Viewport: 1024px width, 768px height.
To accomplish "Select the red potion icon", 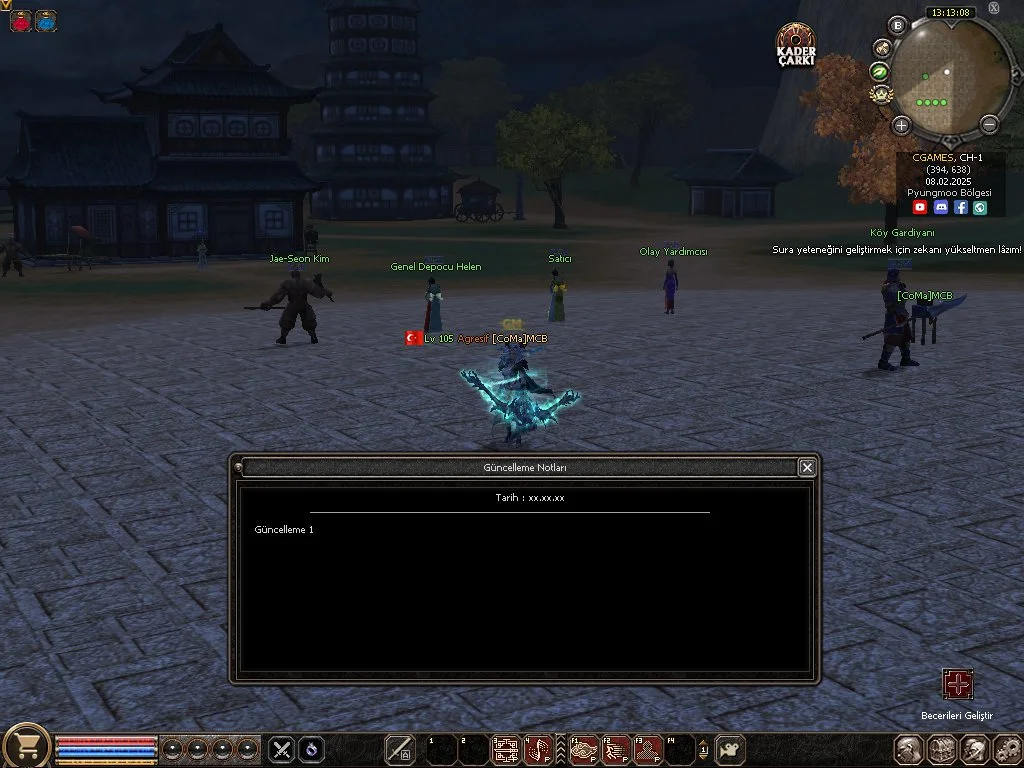I will click(21, 21).
